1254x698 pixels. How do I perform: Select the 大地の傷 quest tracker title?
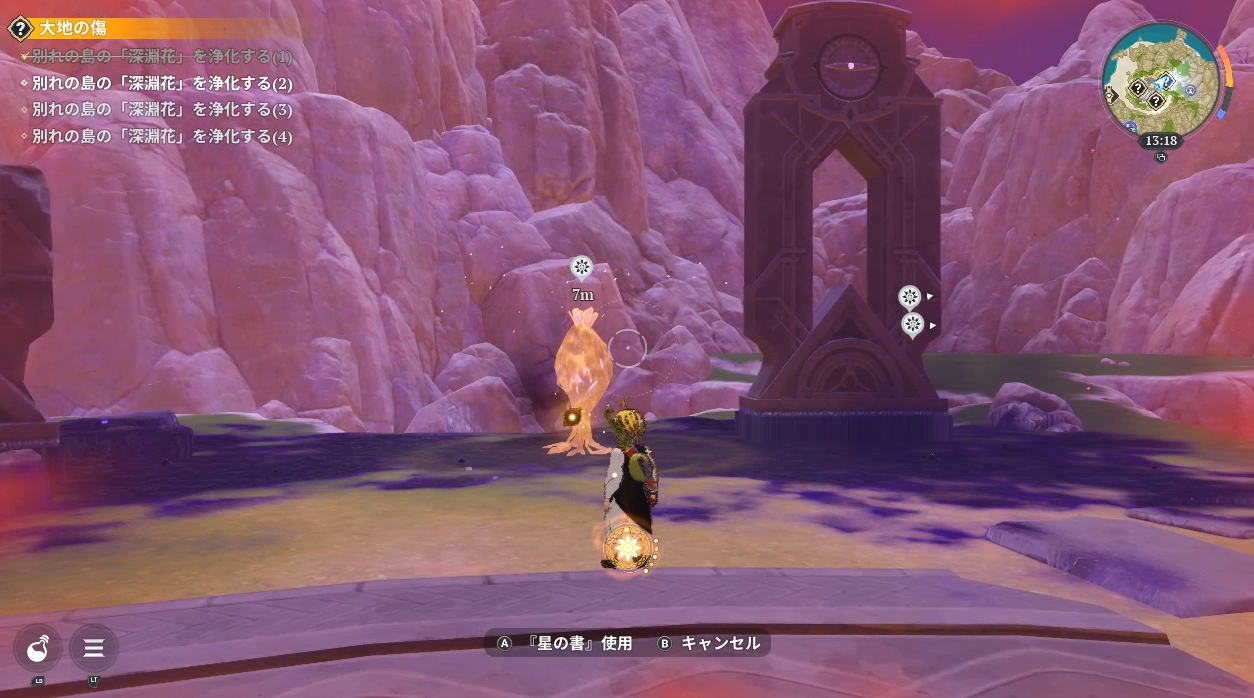pos(72,28)
